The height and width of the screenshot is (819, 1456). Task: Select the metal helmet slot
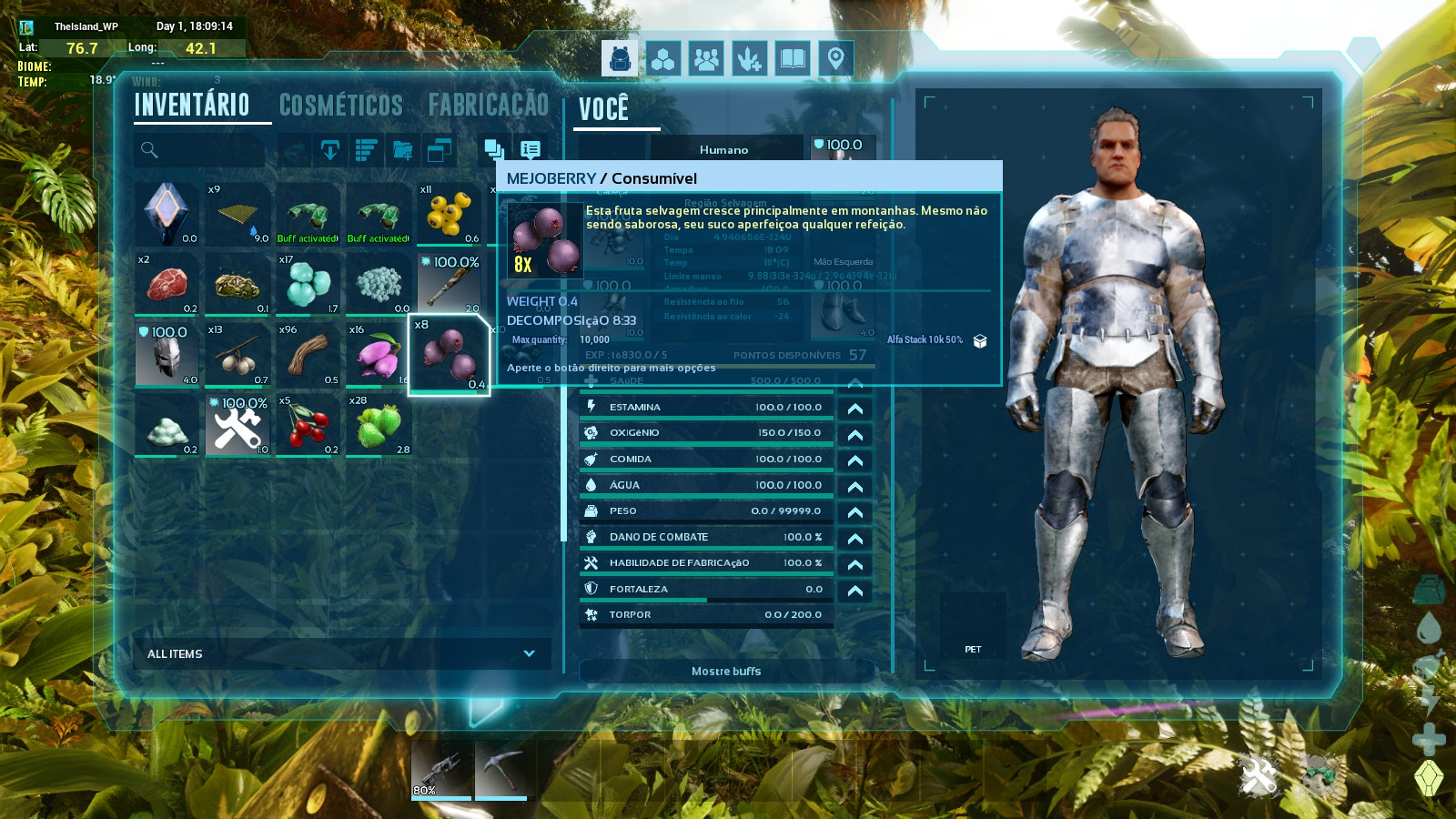coord(167,354)
